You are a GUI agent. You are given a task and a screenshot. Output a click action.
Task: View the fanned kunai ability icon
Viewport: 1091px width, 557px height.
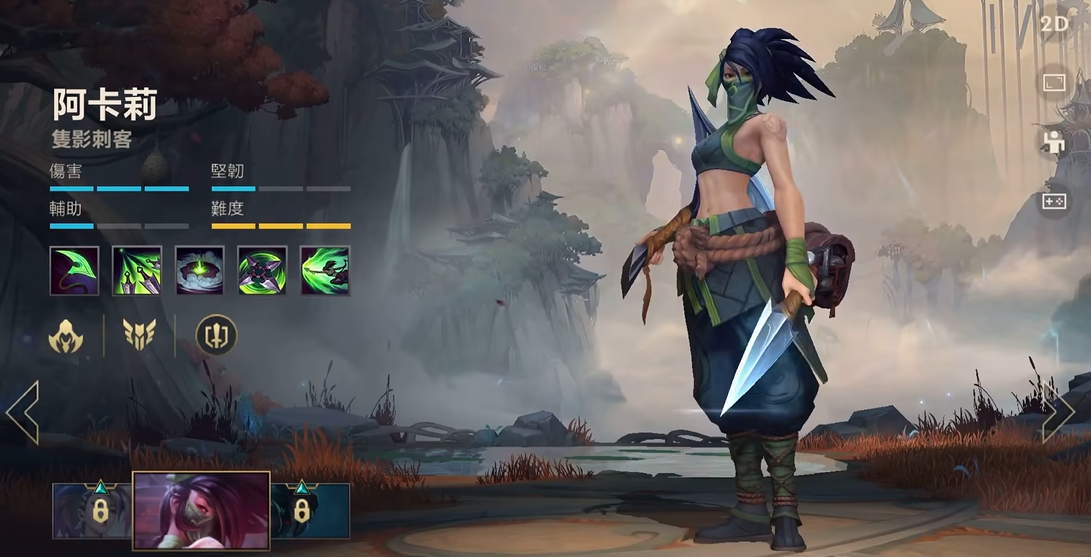[137, 270]
